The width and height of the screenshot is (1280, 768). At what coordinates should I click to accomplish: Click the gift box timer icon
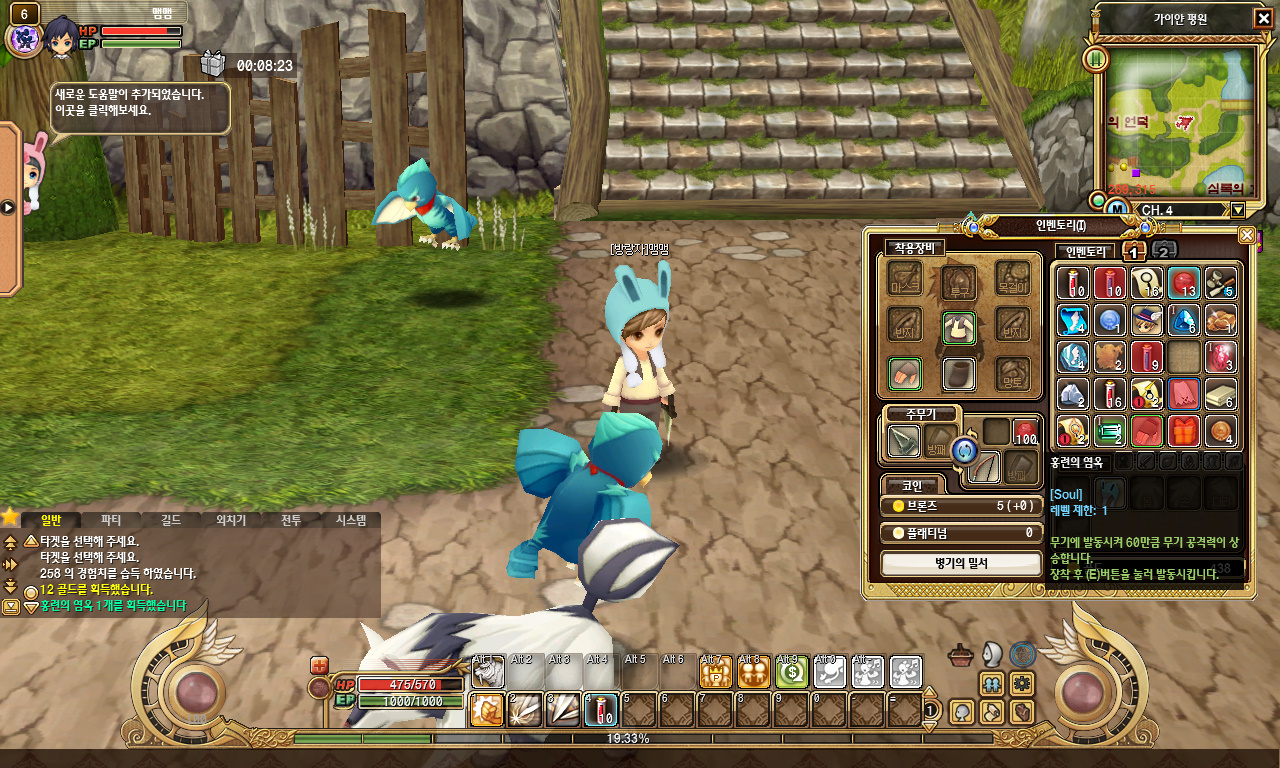(x=213, y=64)
